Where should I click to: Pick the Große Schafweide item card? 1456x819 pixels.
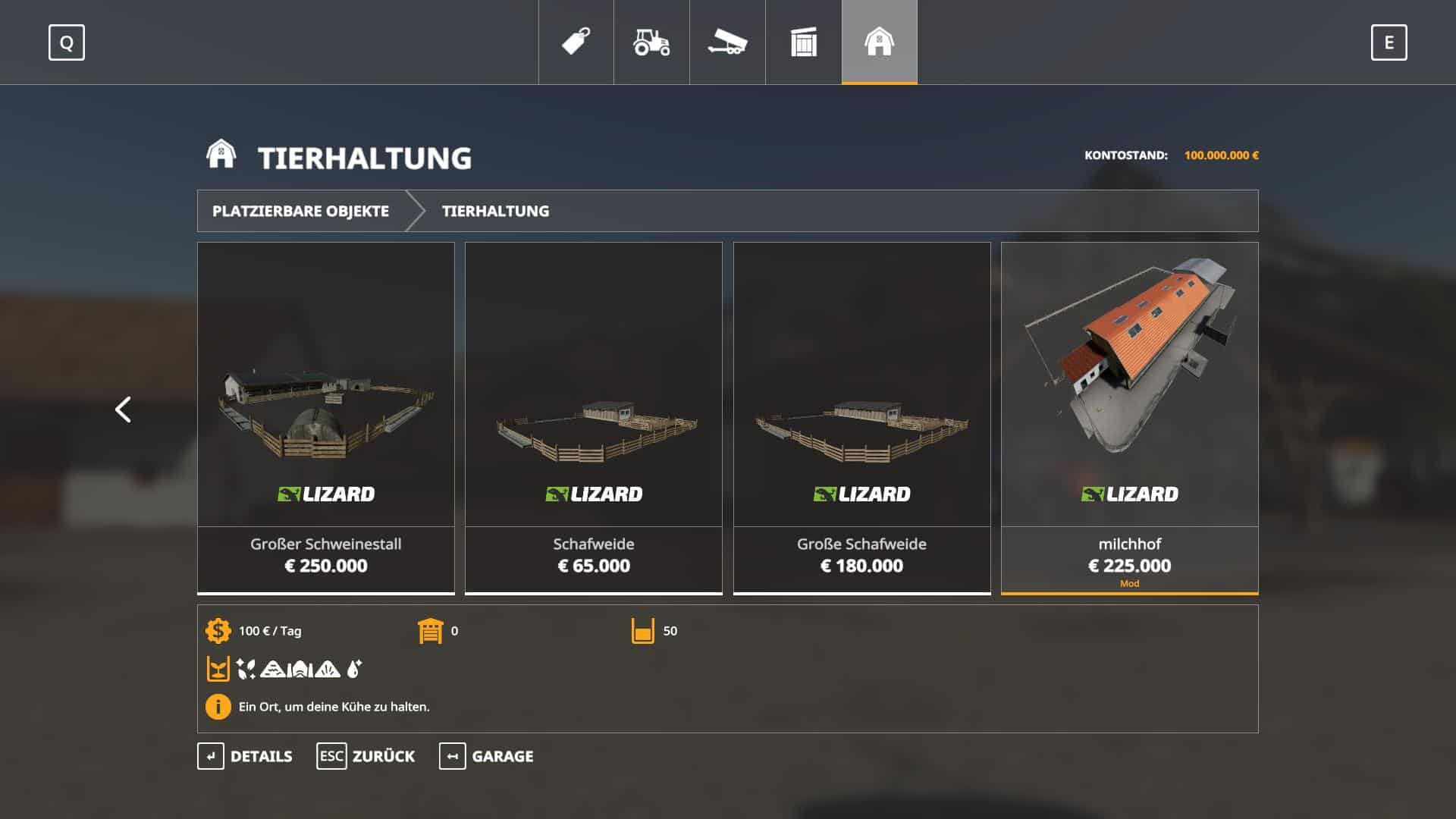tap(861, 417)
